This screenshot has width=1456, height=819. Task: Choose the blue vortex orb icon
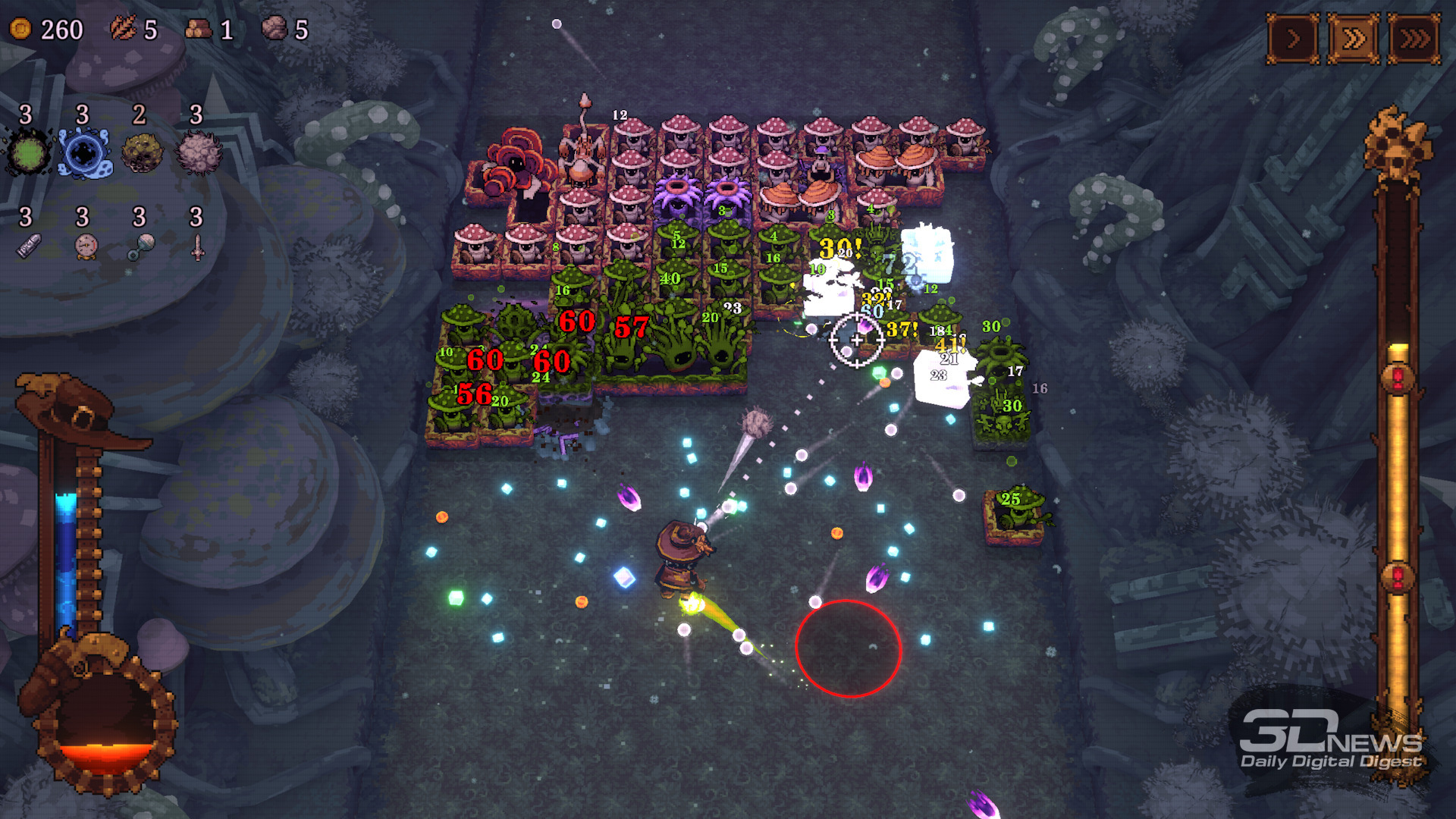pyautogui.click(x=85, y=153)
